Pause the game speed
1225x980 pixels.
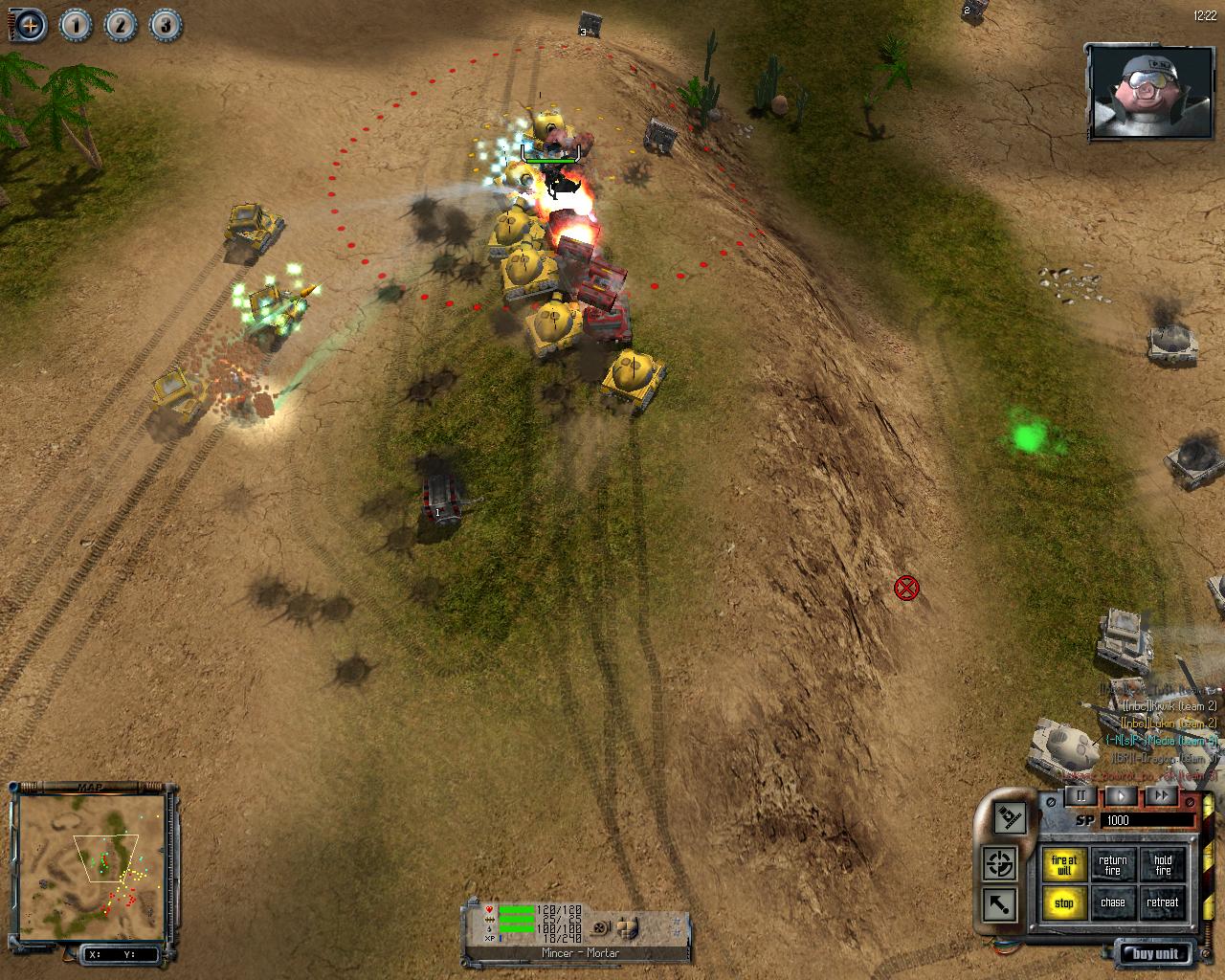[1081, 795]
